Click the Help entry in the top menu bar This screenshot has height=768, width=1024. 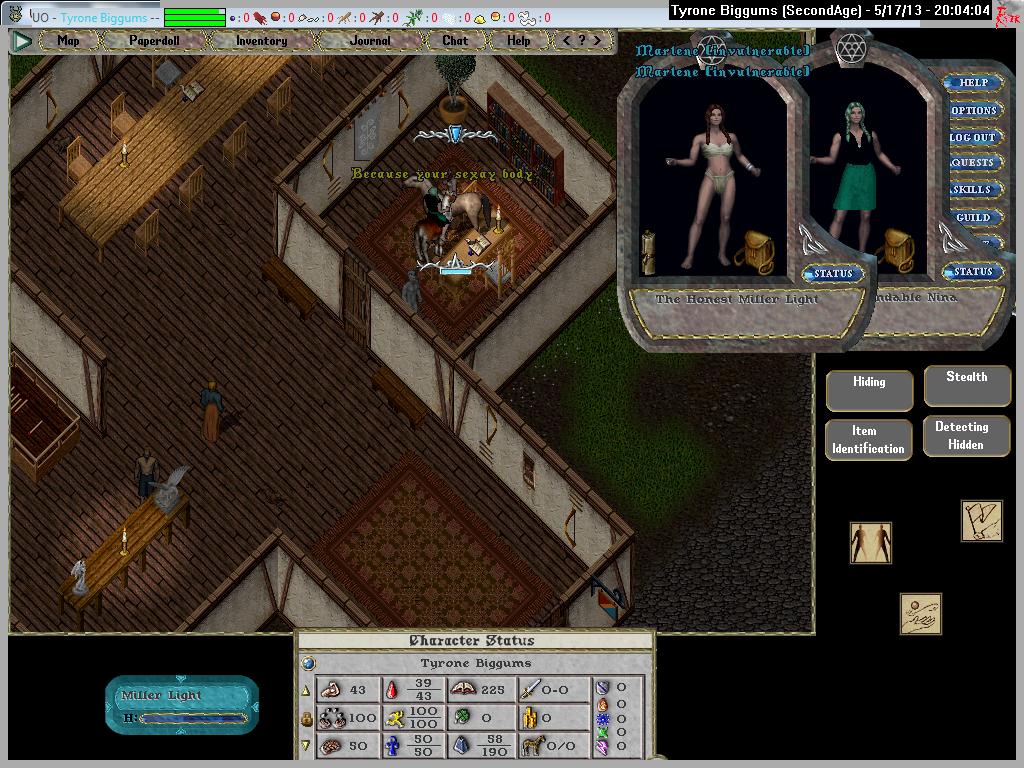point(518,41)
